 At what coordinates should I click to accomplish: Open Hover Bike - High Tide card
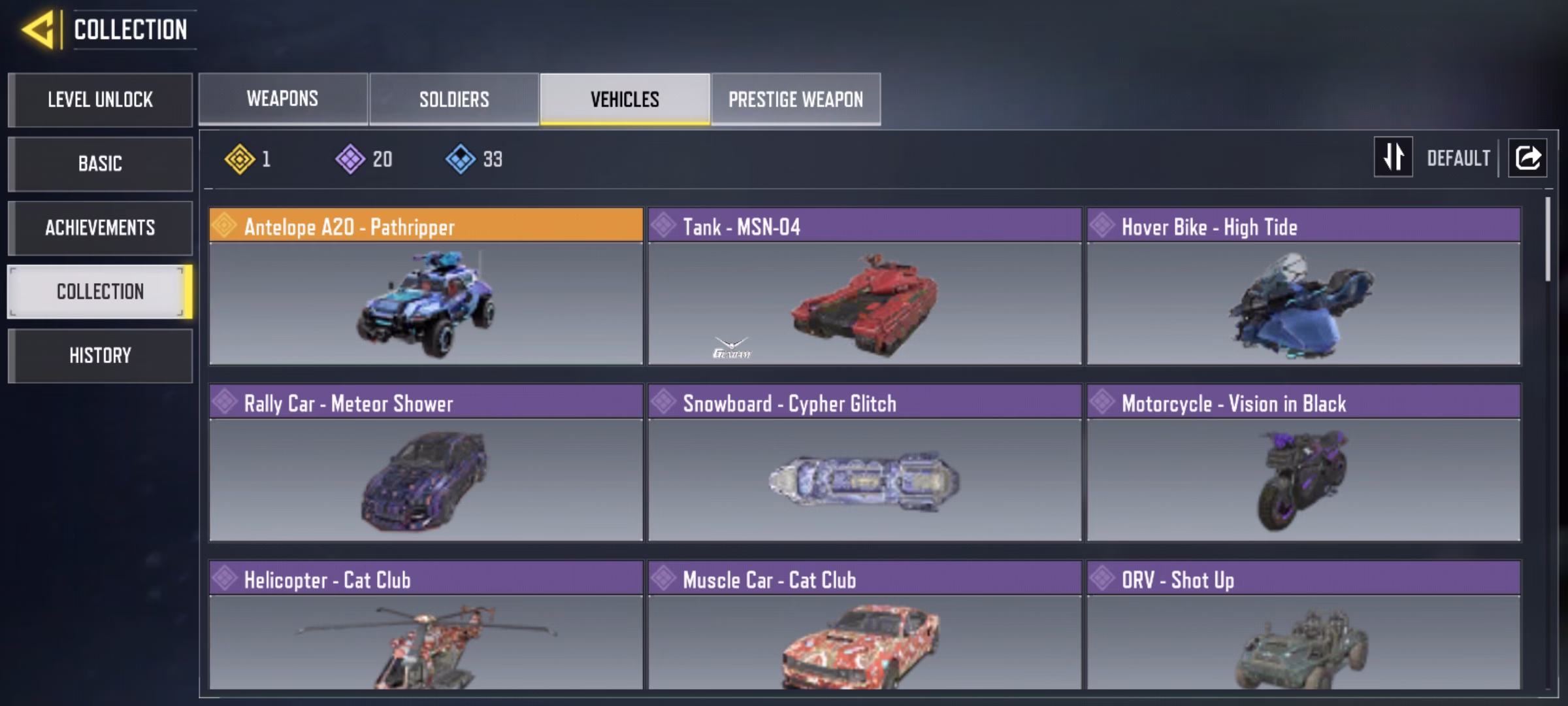pyautogui.click(x=1303, y=286)
